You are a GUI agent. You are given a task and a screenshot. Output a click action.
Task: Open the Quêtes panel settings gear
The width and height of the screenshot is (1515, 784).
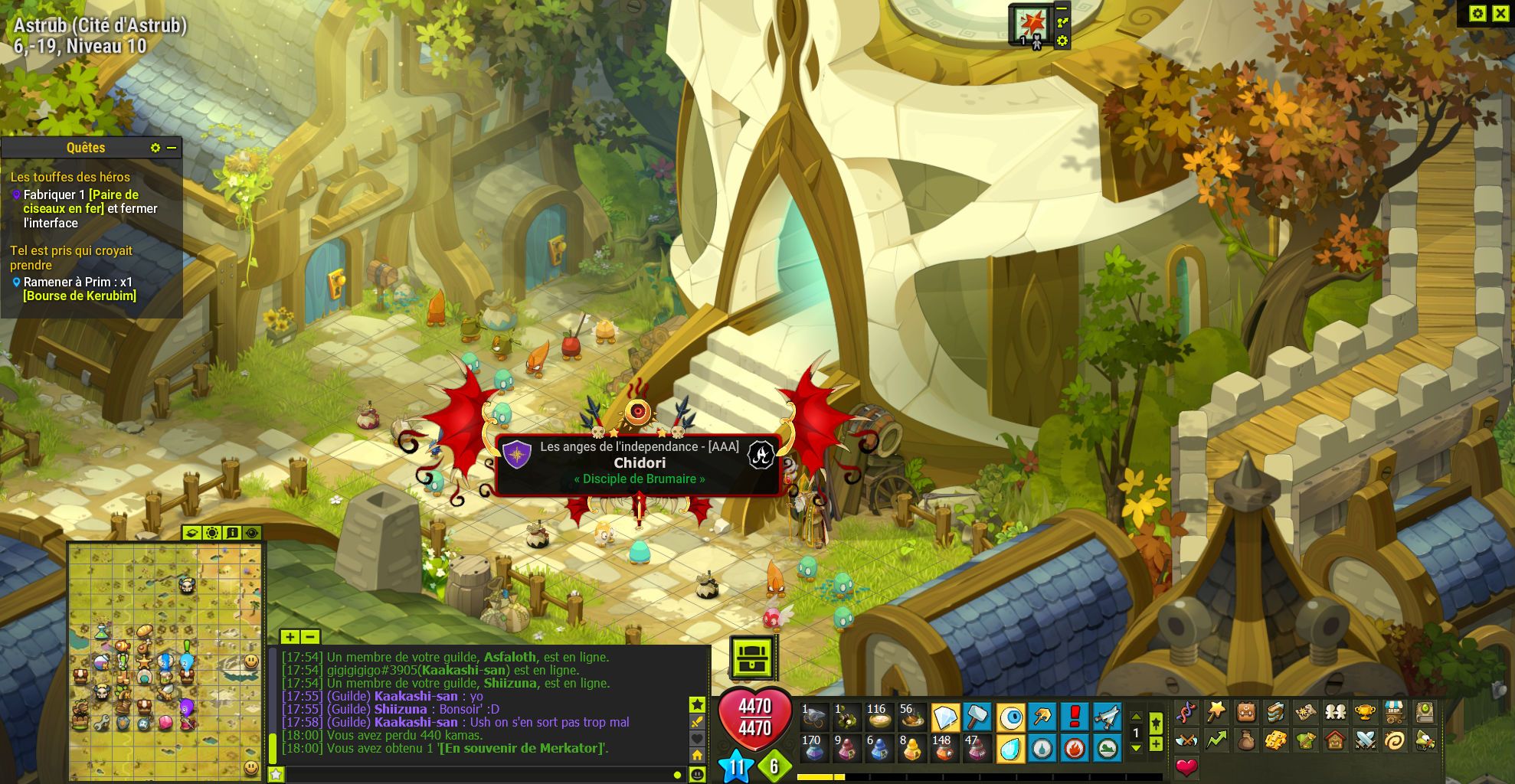pos(155,148)
